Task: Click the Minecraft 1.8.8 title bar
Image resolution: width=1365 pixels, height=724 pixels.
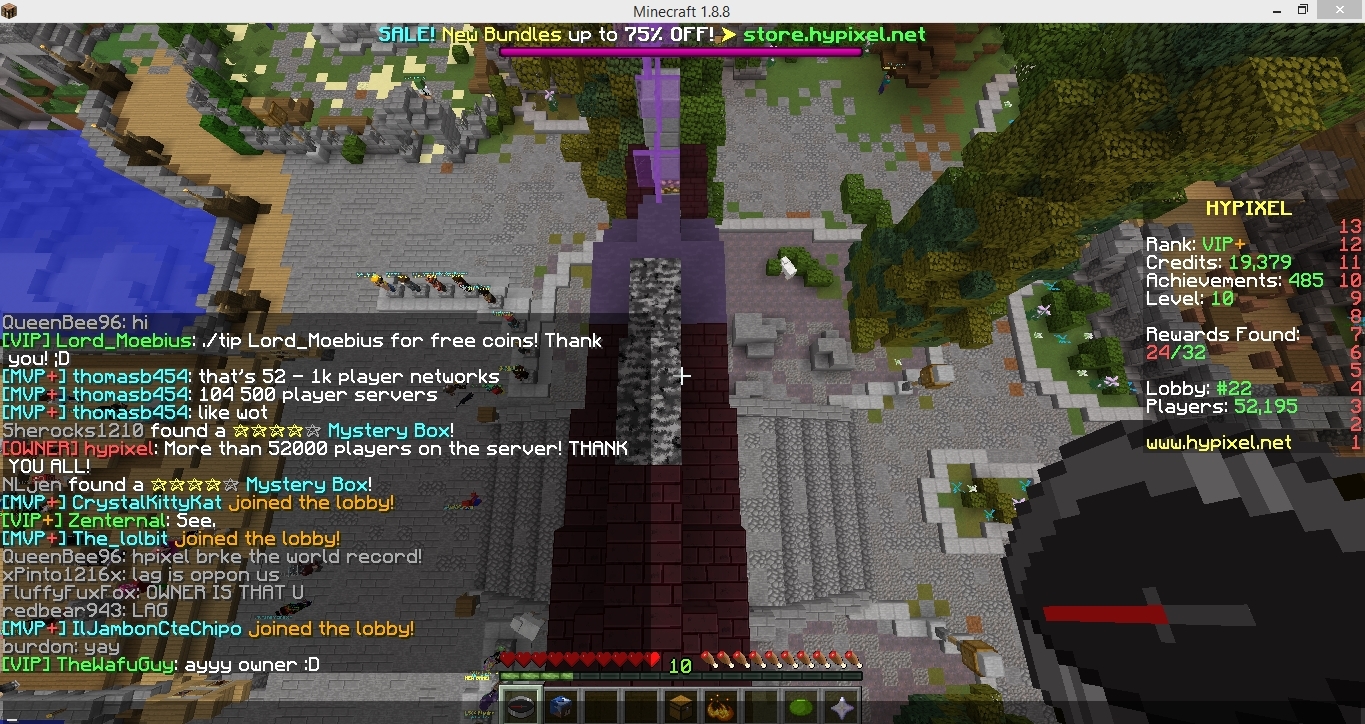Action: coord(682,10)
